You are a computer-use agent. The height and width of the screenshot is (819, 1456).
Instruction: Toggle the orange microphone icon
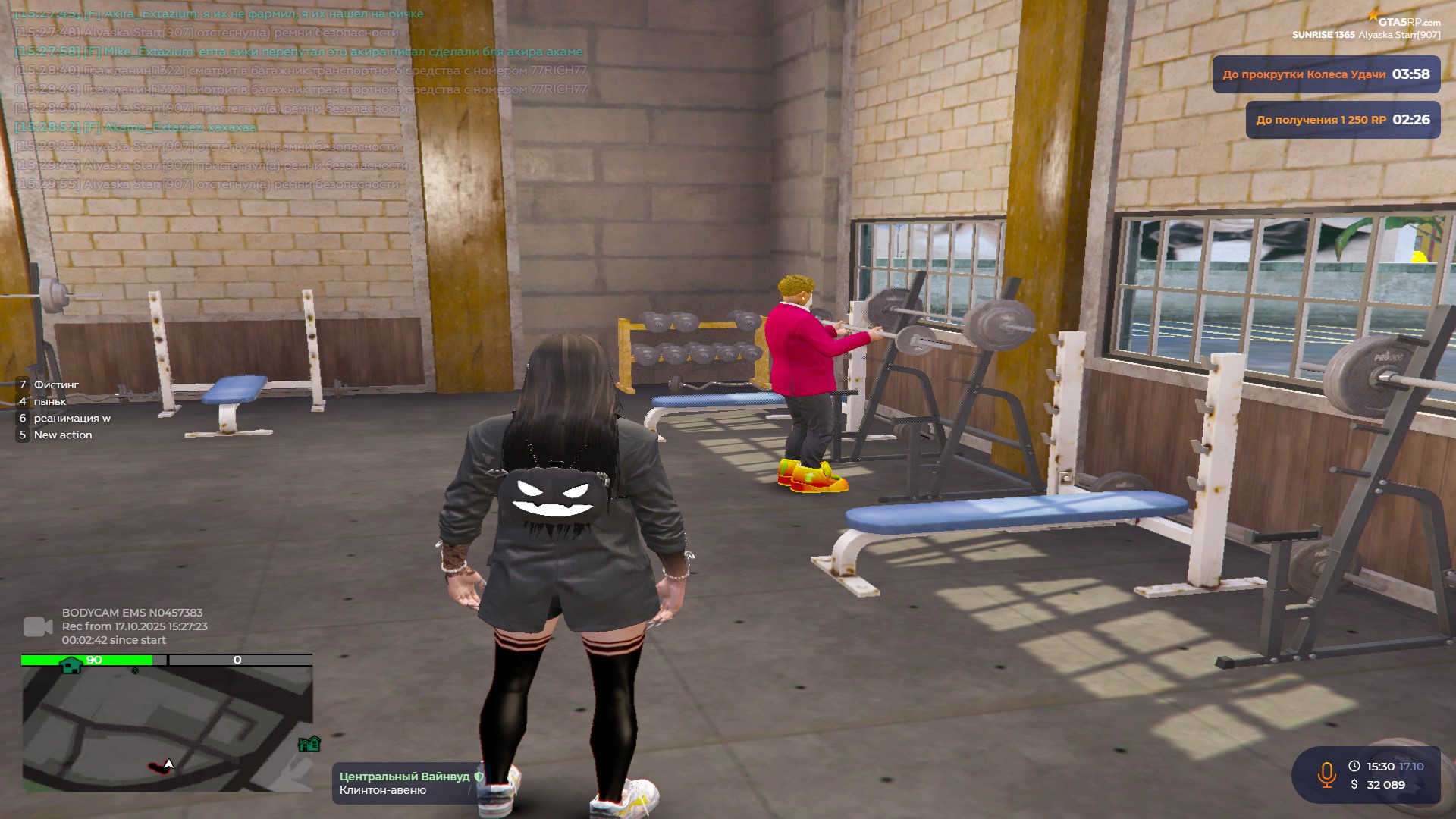[x=1326, y=775]
